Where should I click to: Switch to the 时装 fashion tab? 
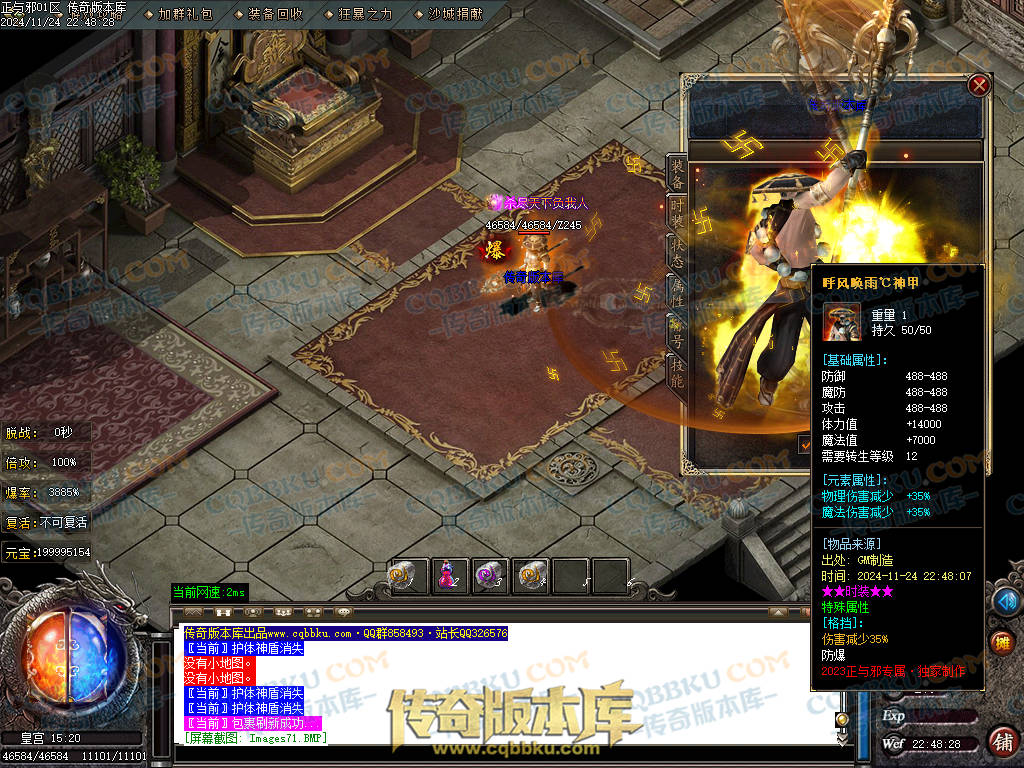(x=677, y=214)
